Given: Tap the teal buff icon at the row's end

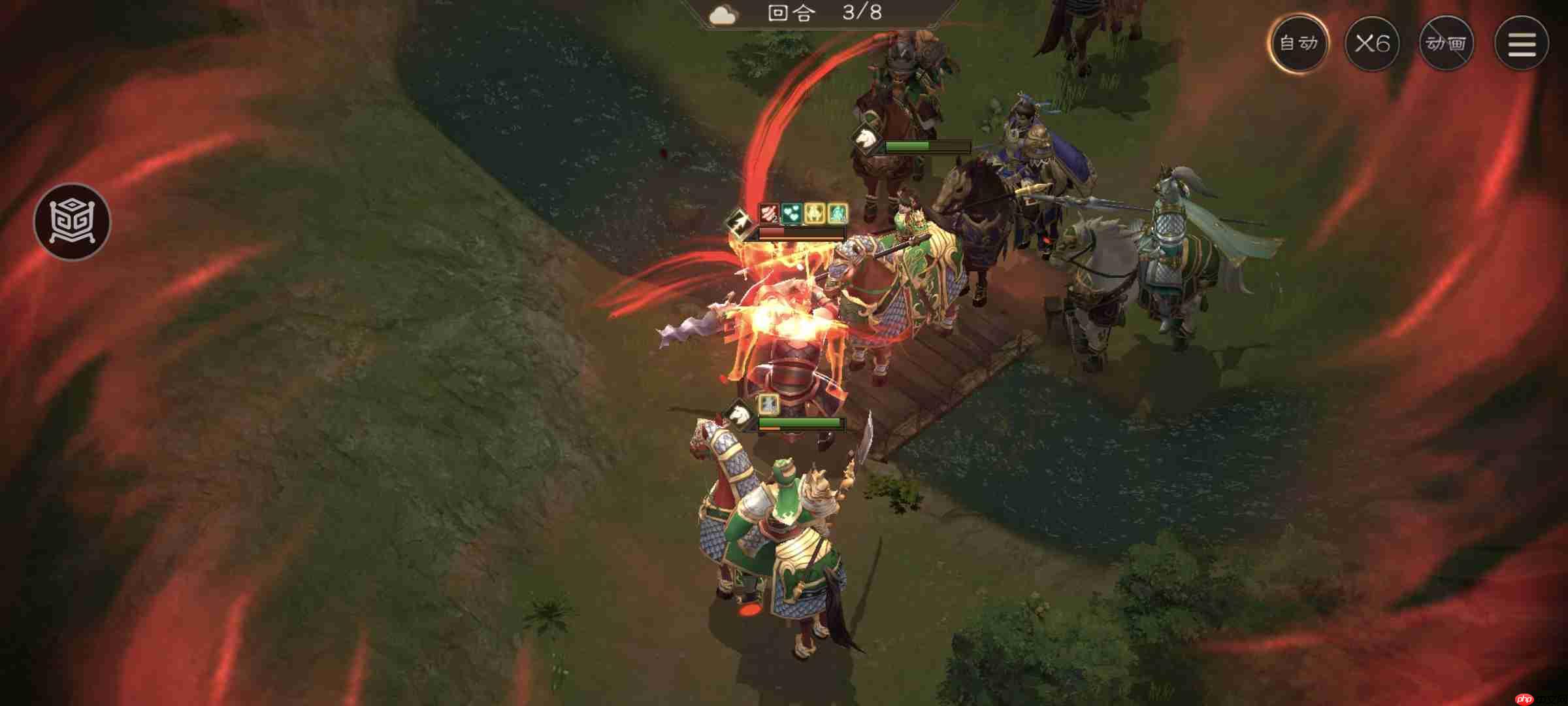Looking at the screenshot, I should point(838,212).
